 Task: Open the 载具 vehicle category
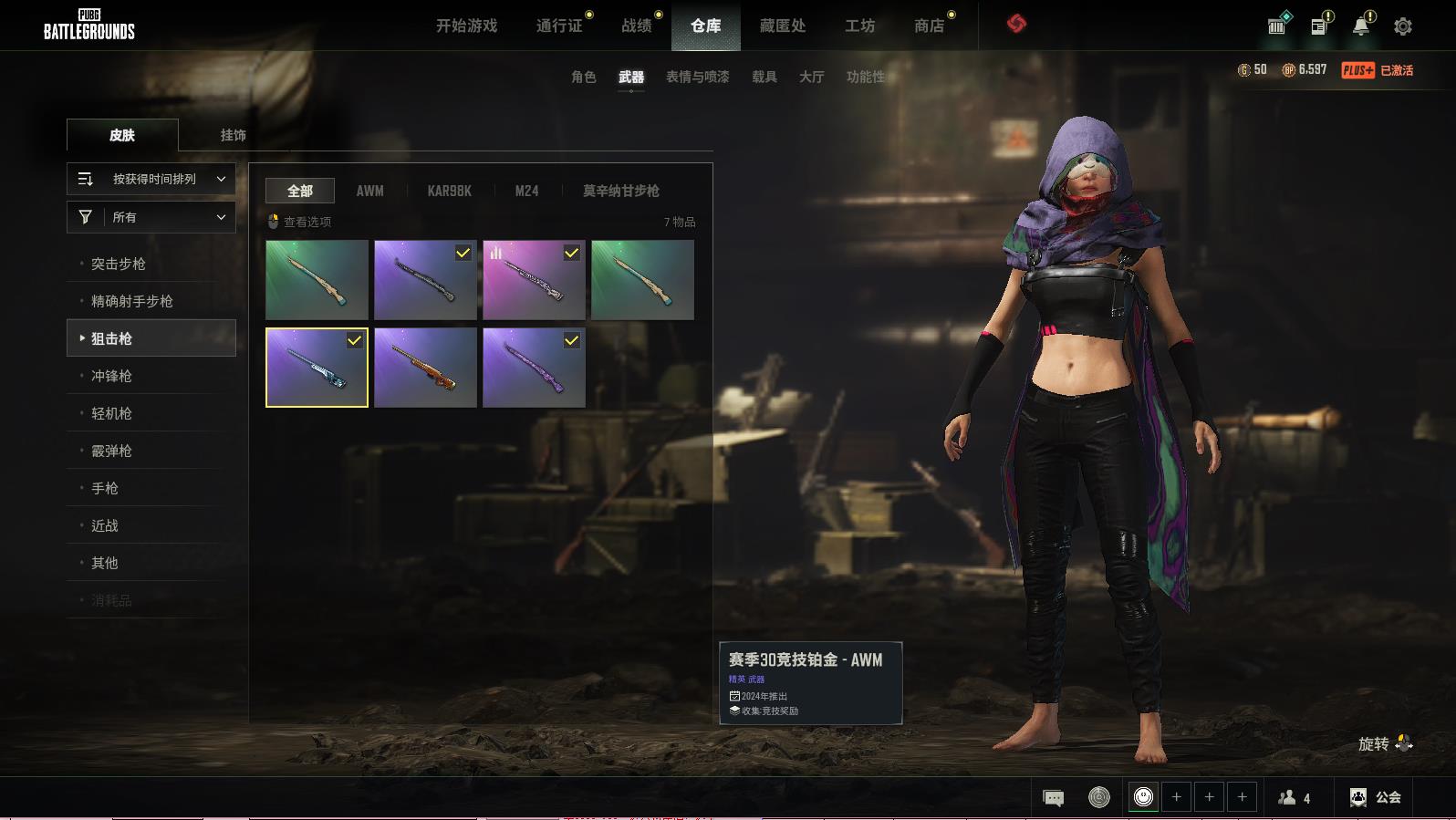click(x=764, y=77)
